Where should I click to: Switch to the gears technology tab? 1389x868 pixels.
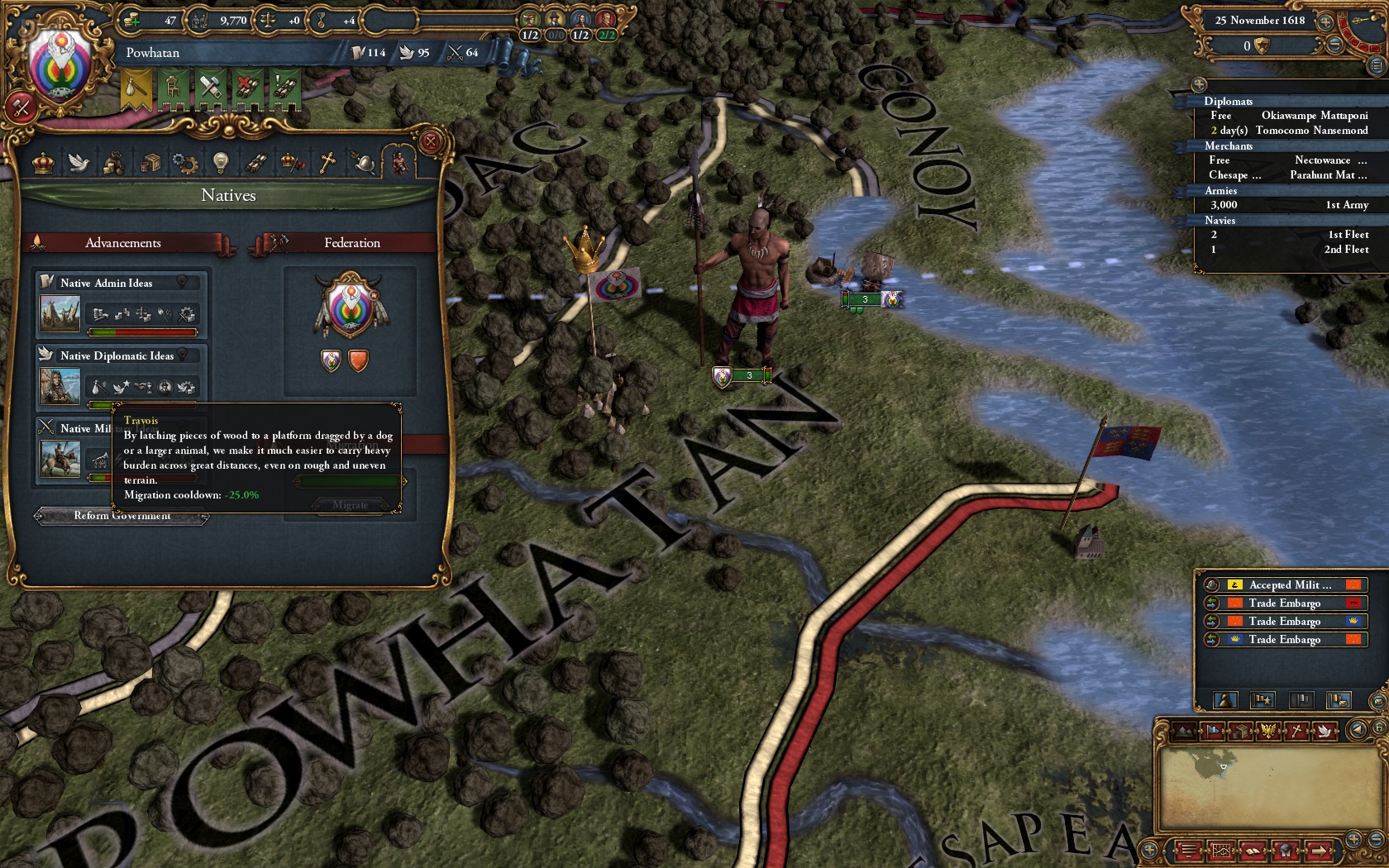(184, 163)
